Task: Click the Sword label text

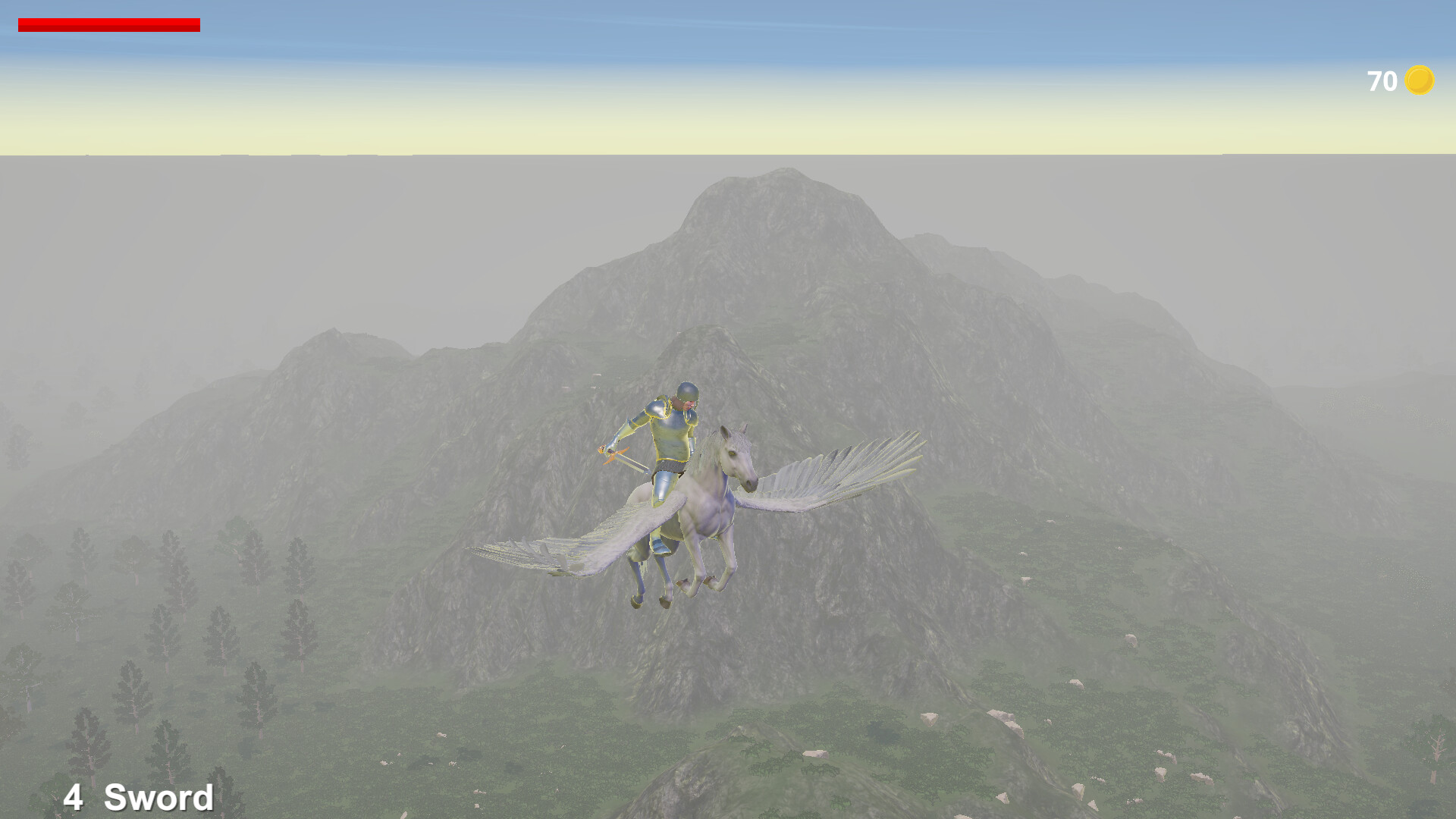Action: 159,796
